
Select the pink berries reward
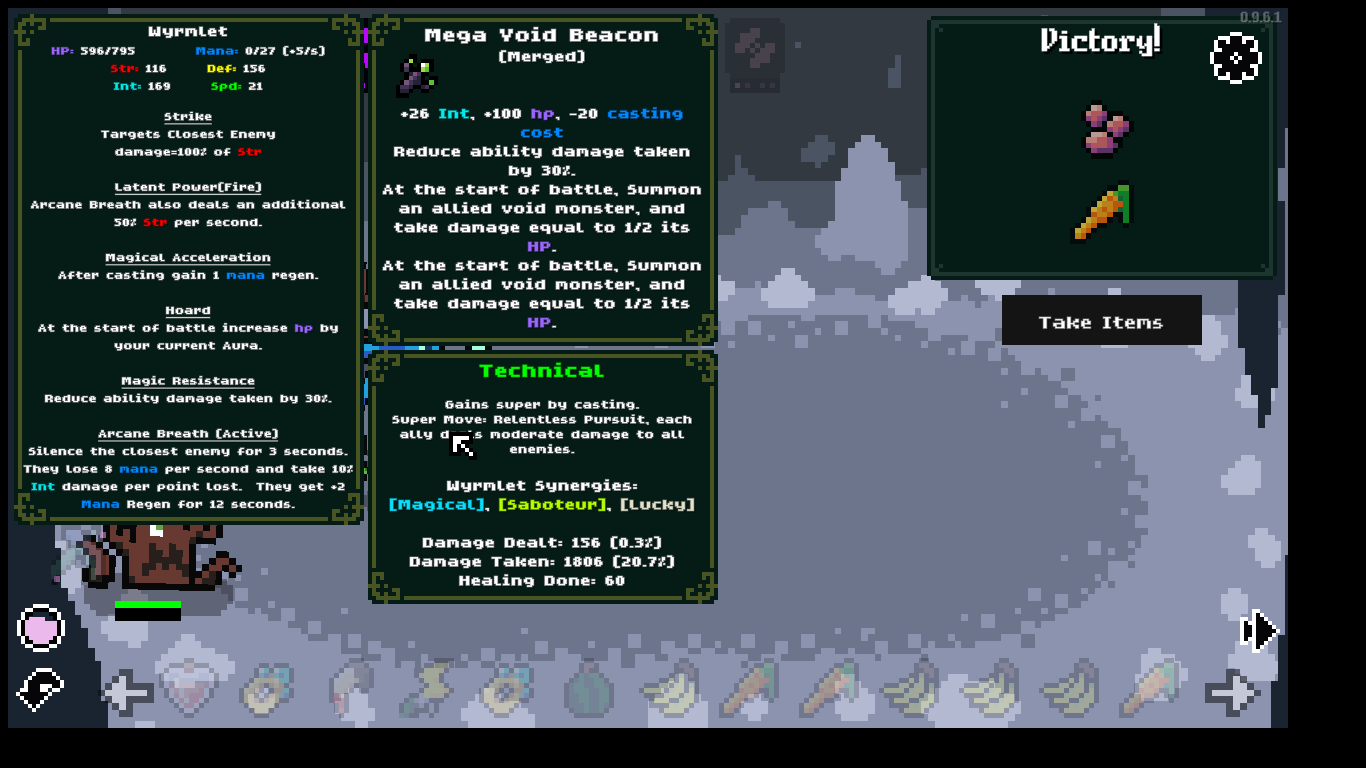[1105, 129]
